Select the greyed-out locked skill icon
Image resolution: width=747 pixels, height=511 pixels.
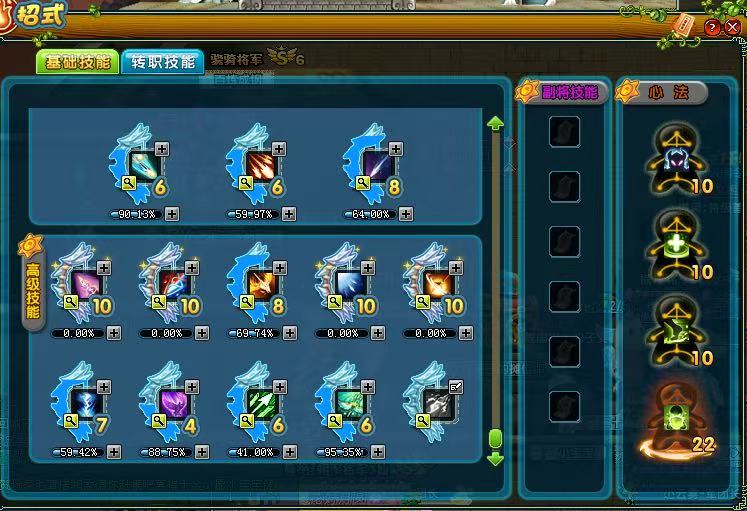pos(435,403)
